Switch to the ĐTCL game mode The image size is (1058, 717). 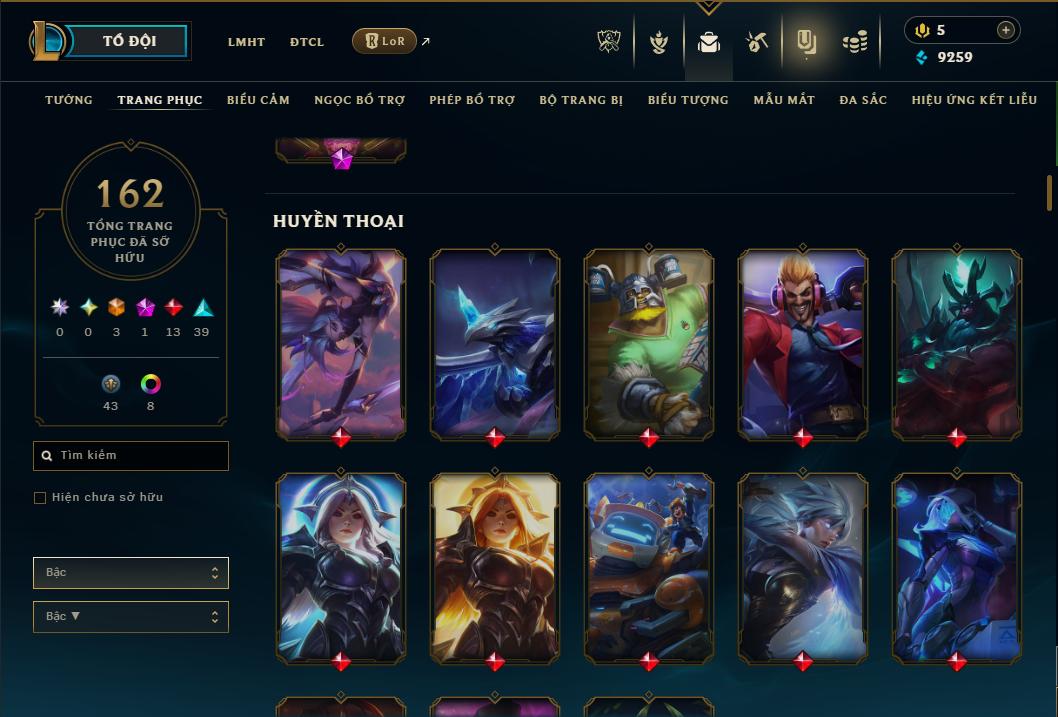pos(306,42)
